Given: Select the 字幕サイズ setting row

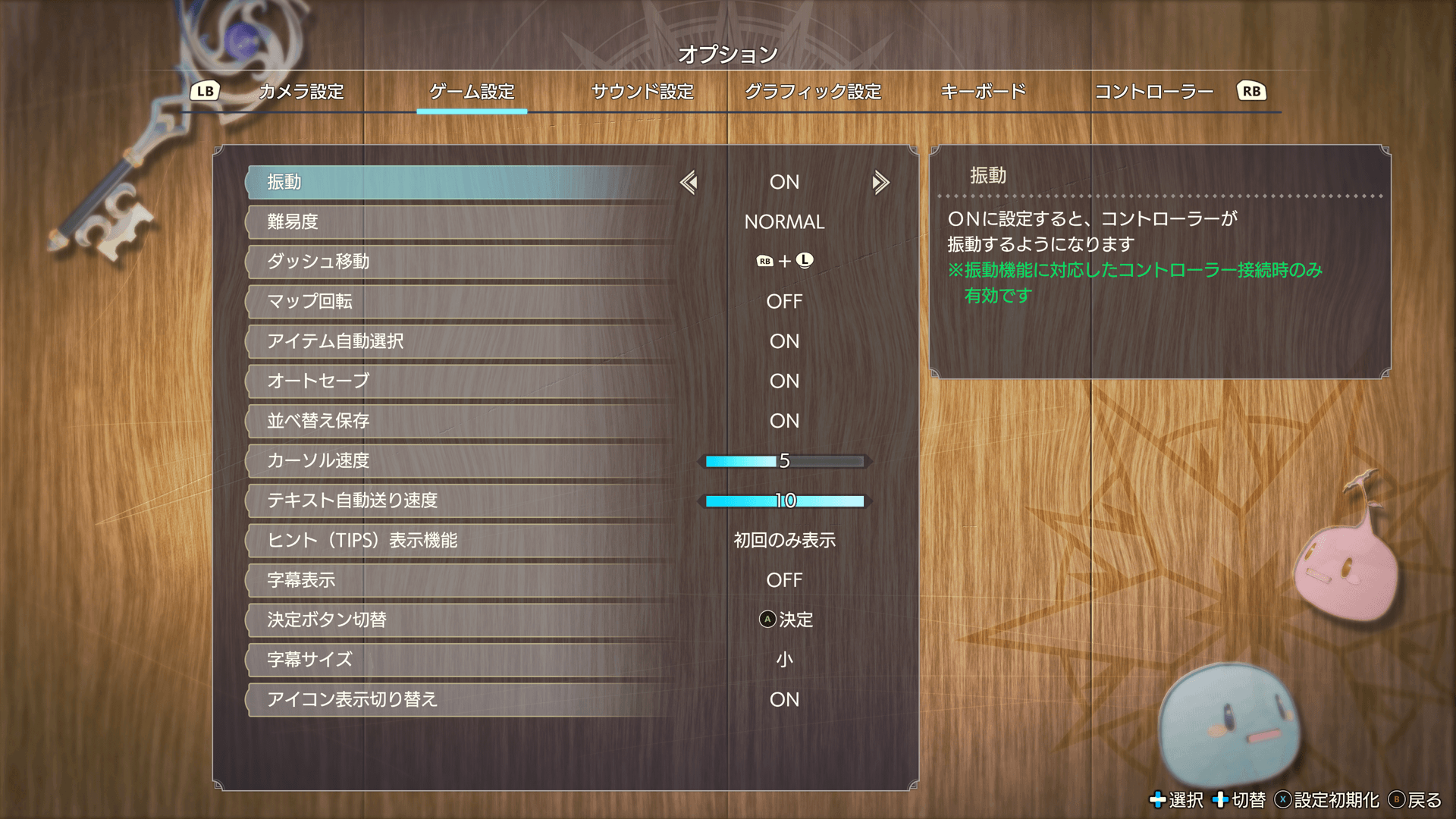Looking at the screenshot, I should point(460,660).
